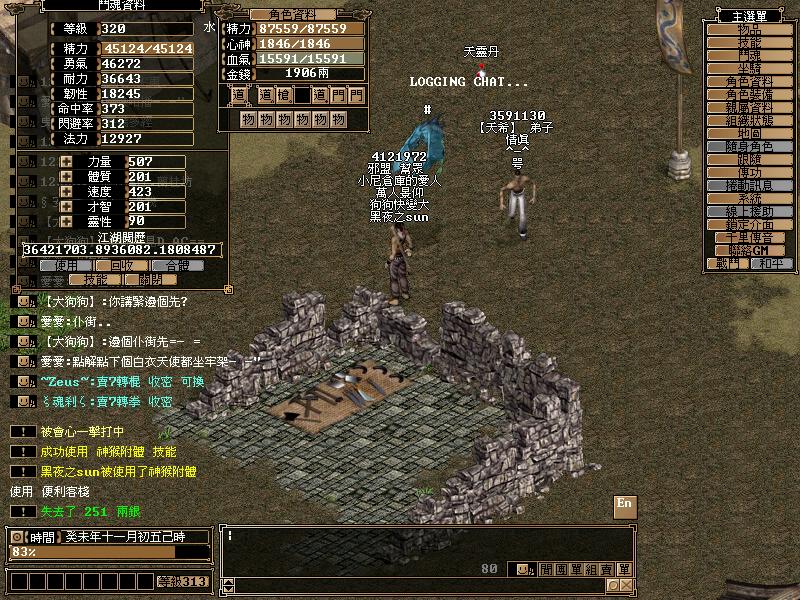Add a point to 力量 (Strength)

point(67,162)
